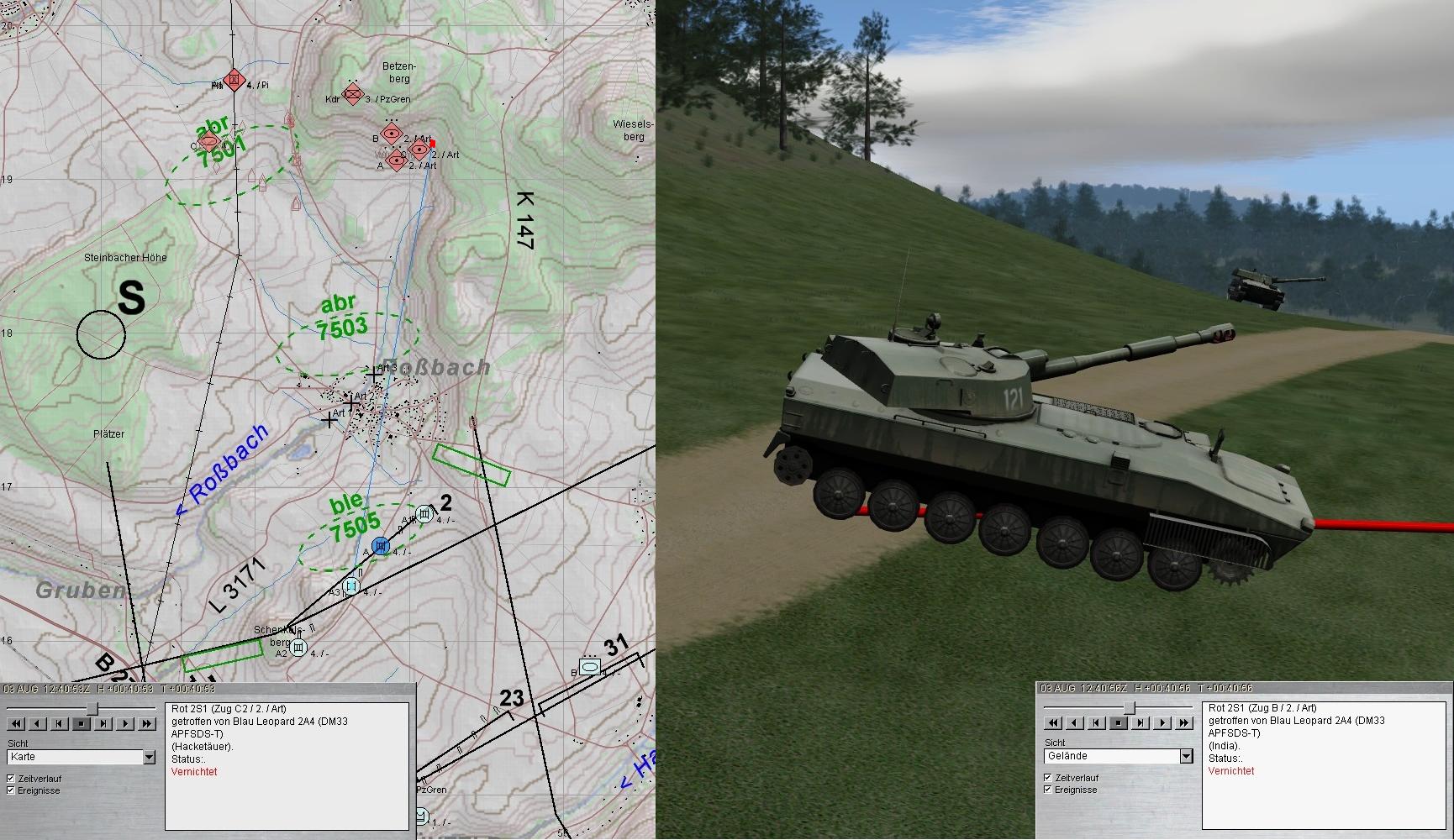
Task: Toggle Ereignisse checkbox in the Gelände panel
Action: point(1048,790)
